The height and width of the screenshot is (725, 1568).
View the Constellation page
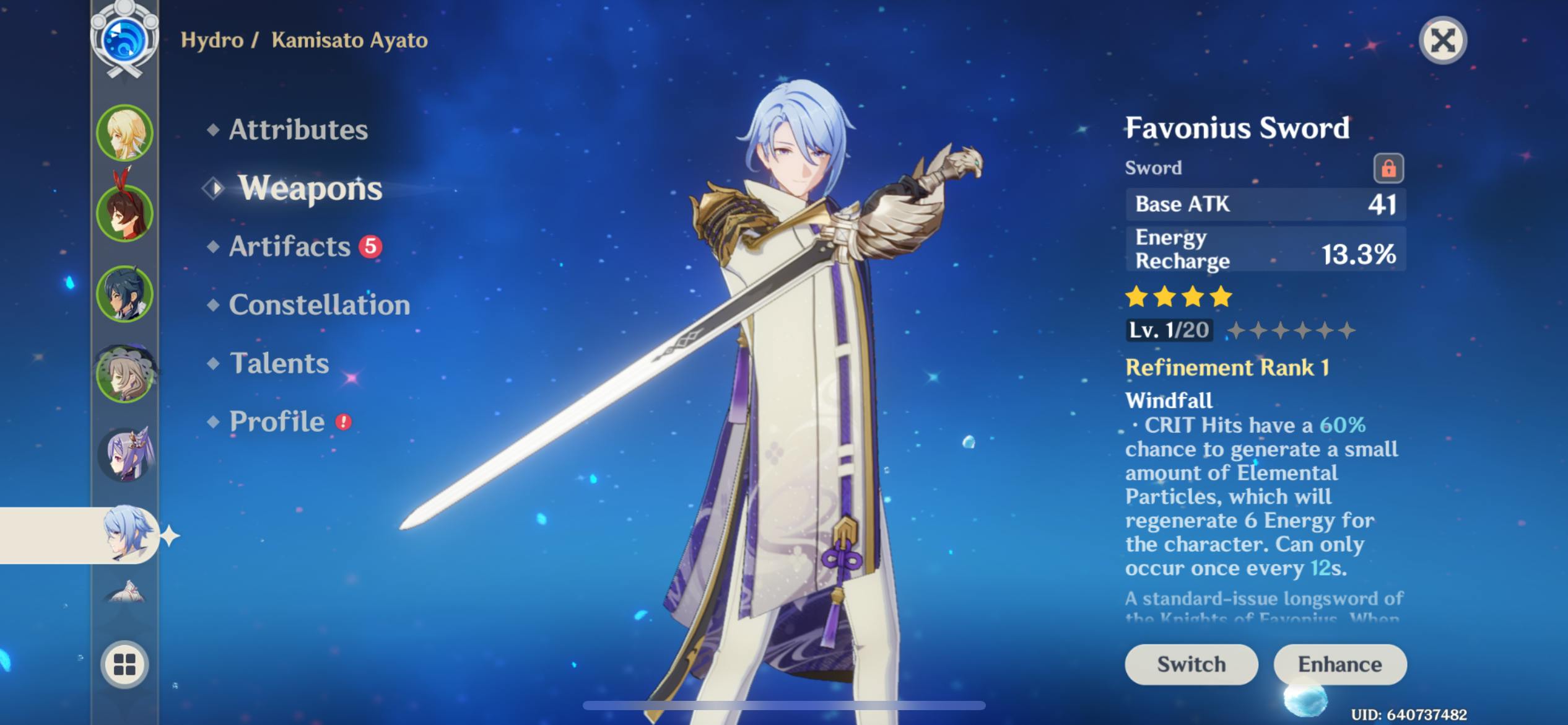coord(319,305)
